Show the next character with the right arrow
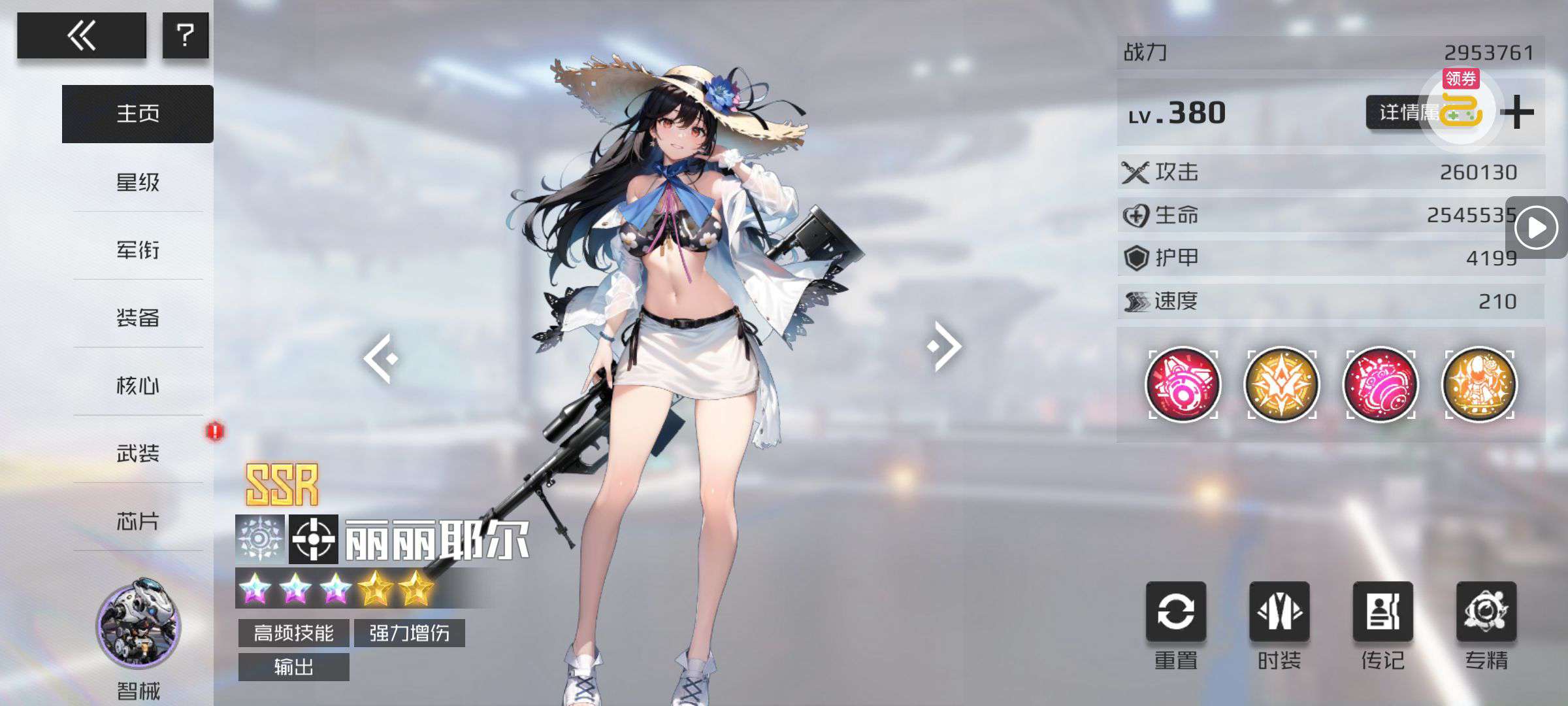Viewport: 1568px width, 706px height. point(945,346)
